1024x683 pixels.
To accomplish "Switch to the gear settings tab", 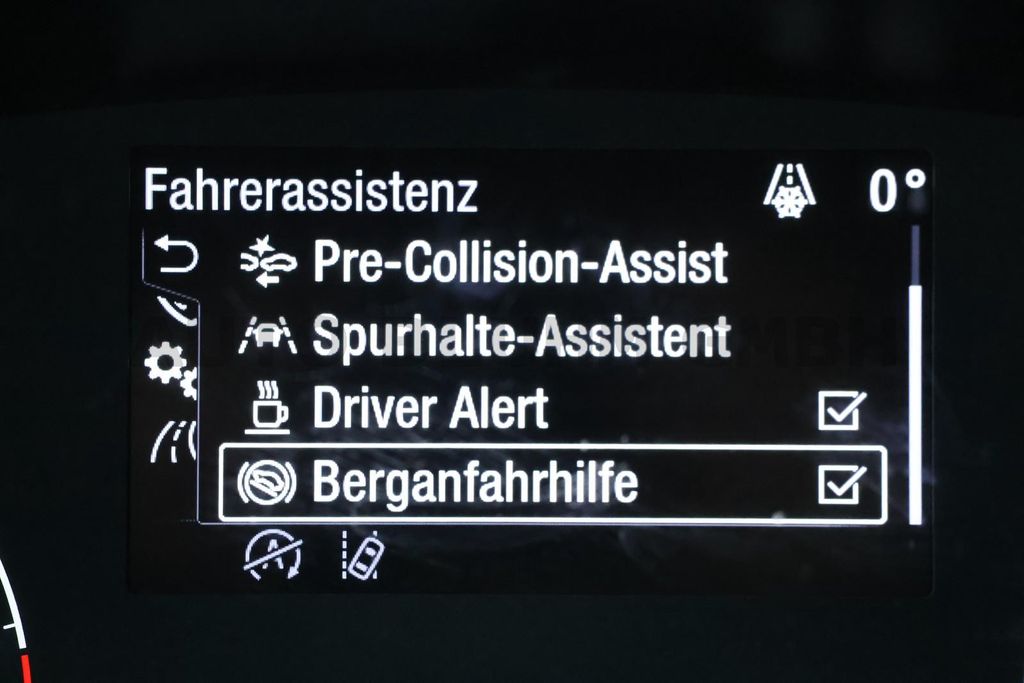I will coord(168,366).
